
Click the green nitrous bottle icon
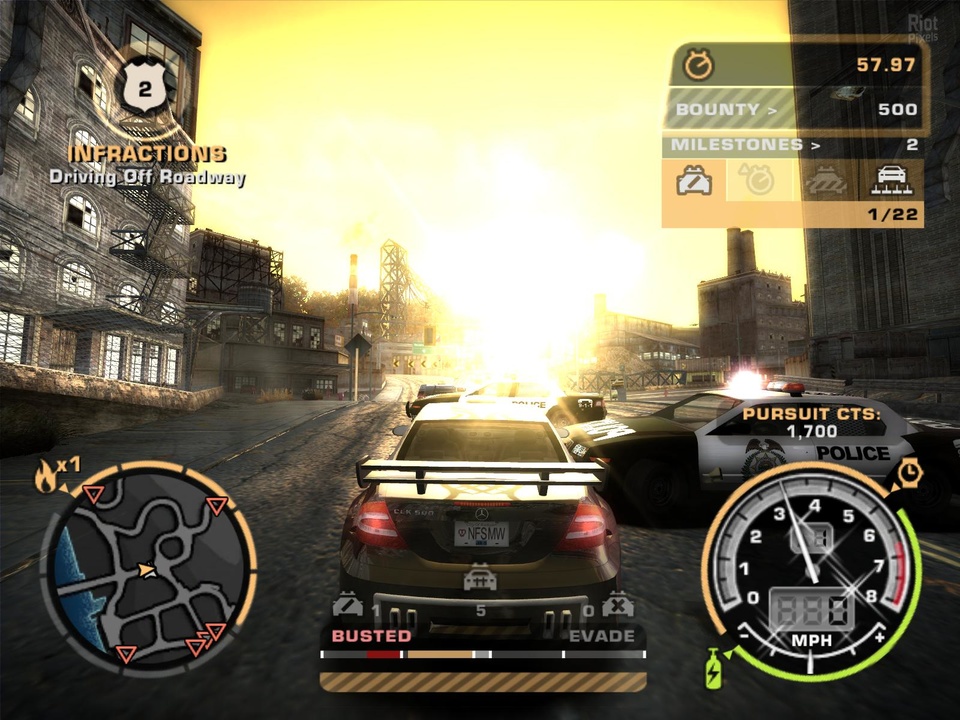(714, 668)
